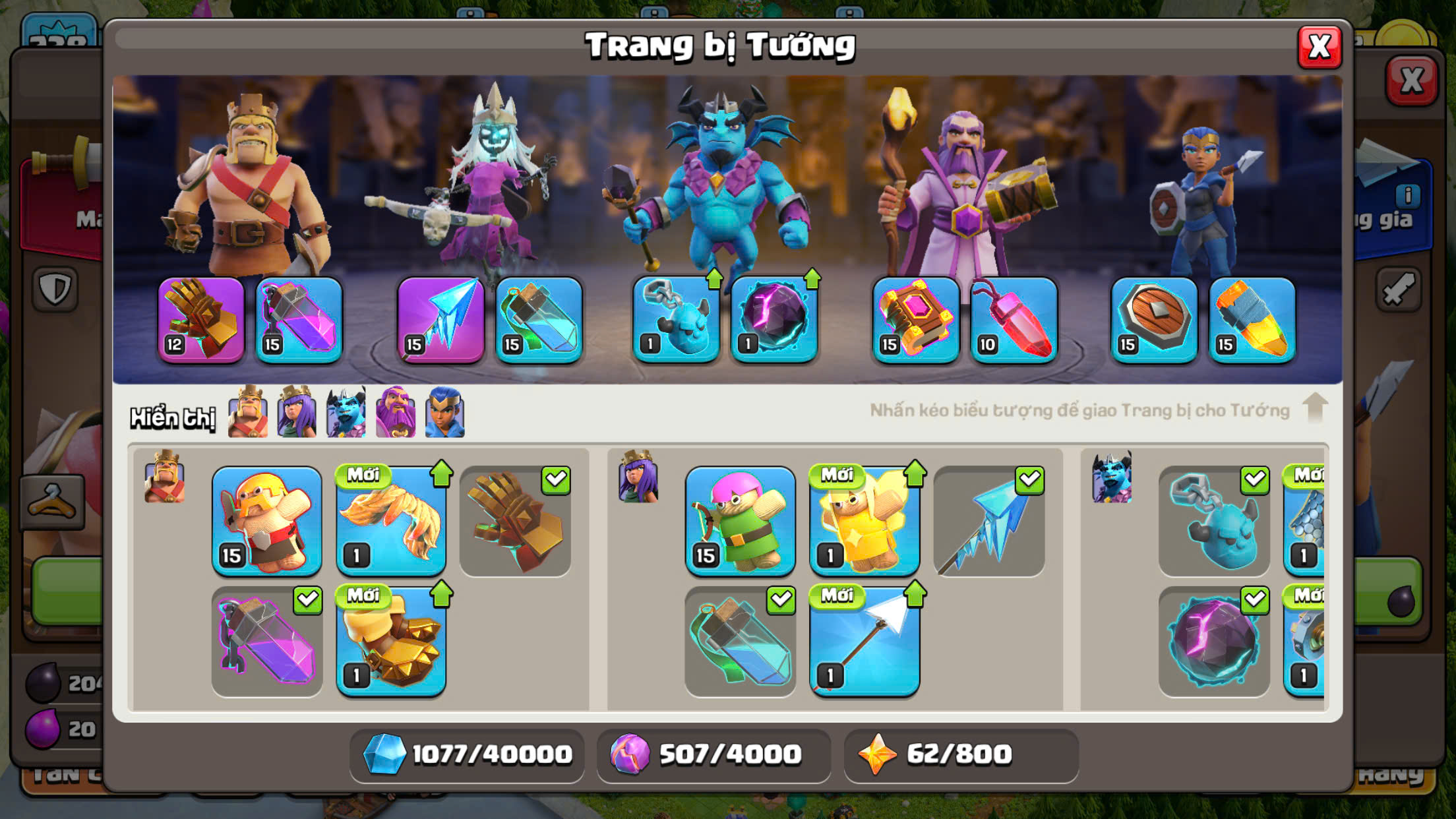Choose the equipped Frozen Arrow slot
Viewport: 1456px width, 819px height.
[x=440, y=320]
